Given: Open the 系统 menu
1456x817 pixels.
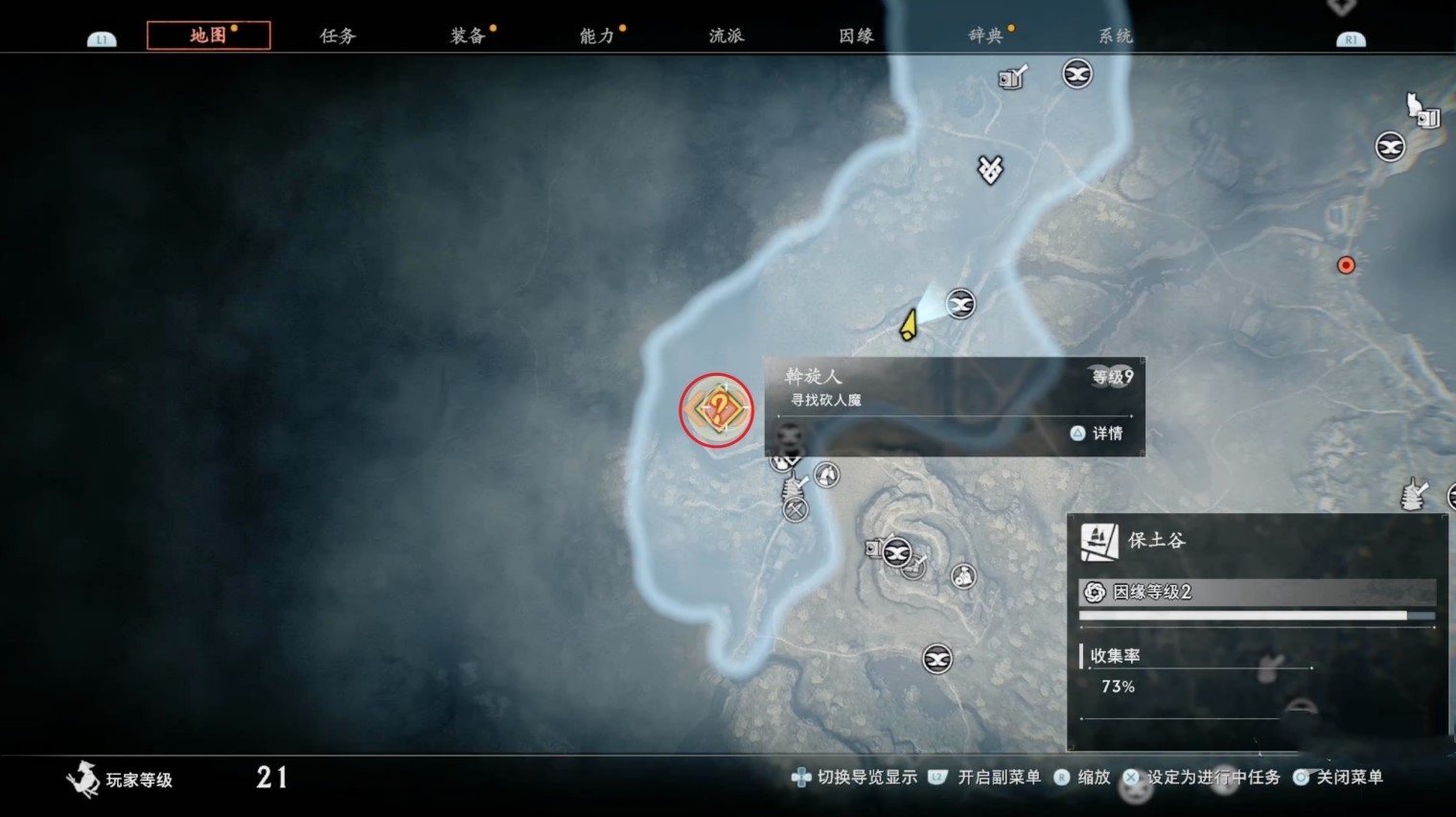Looking at the screenshot, I should point(1114,35).
